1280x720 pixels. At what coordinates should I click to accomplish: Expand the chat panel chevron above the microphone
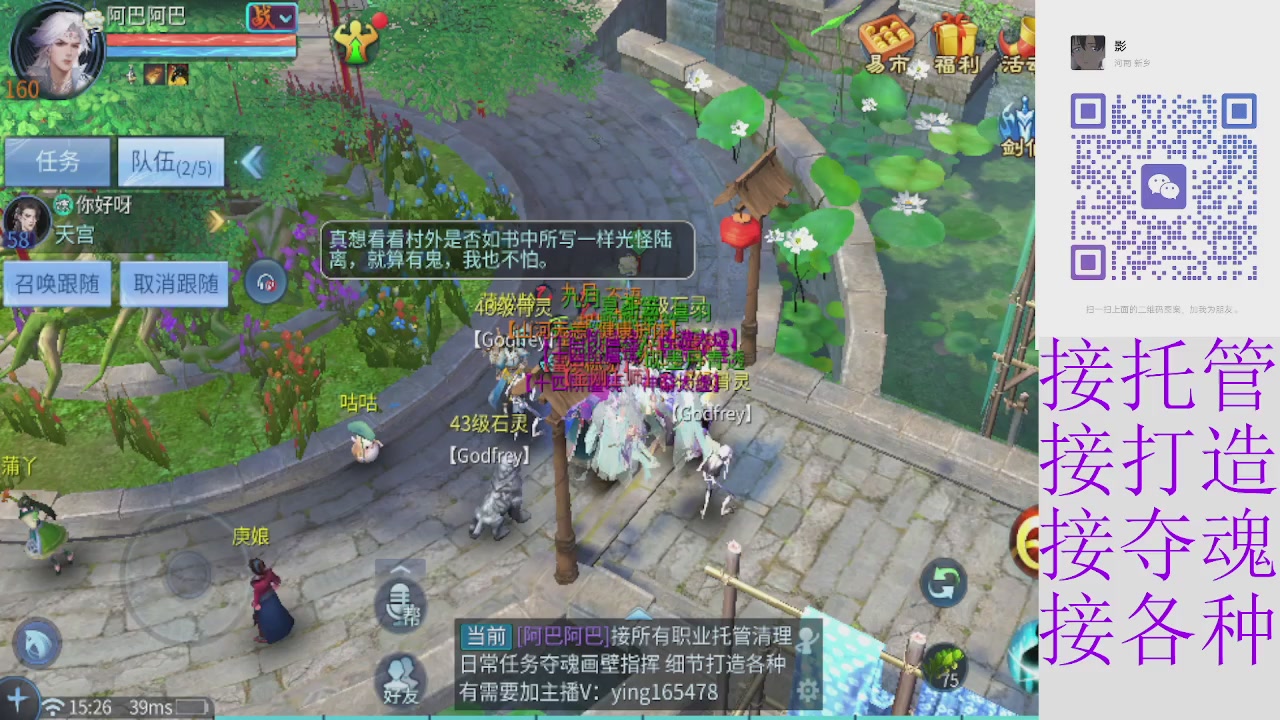tap(400, 570)
